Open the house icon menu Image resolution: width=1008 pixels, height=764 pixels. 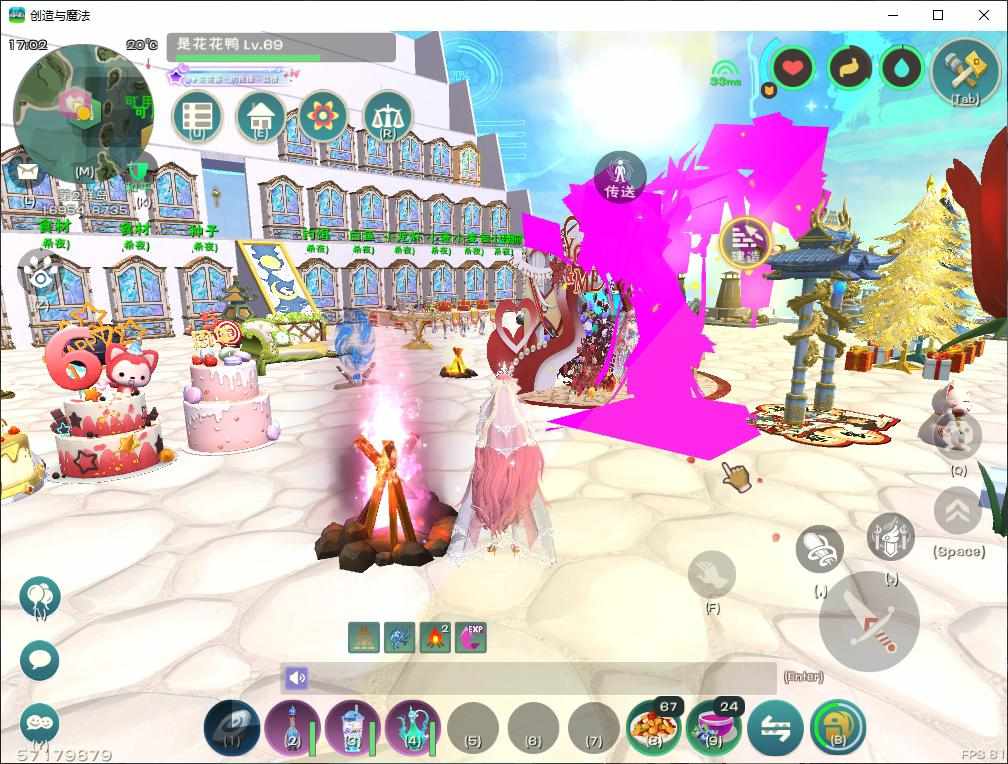pos(260,117)
